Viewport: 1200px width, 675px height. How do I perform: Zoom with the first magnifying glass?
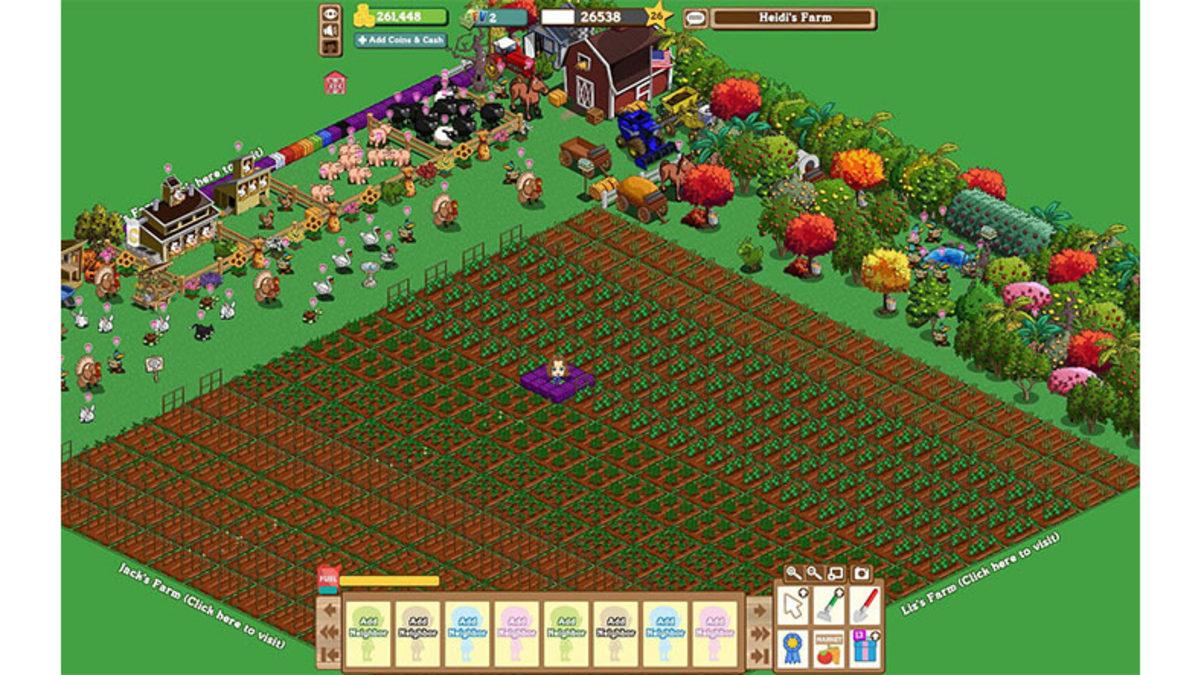793,574
